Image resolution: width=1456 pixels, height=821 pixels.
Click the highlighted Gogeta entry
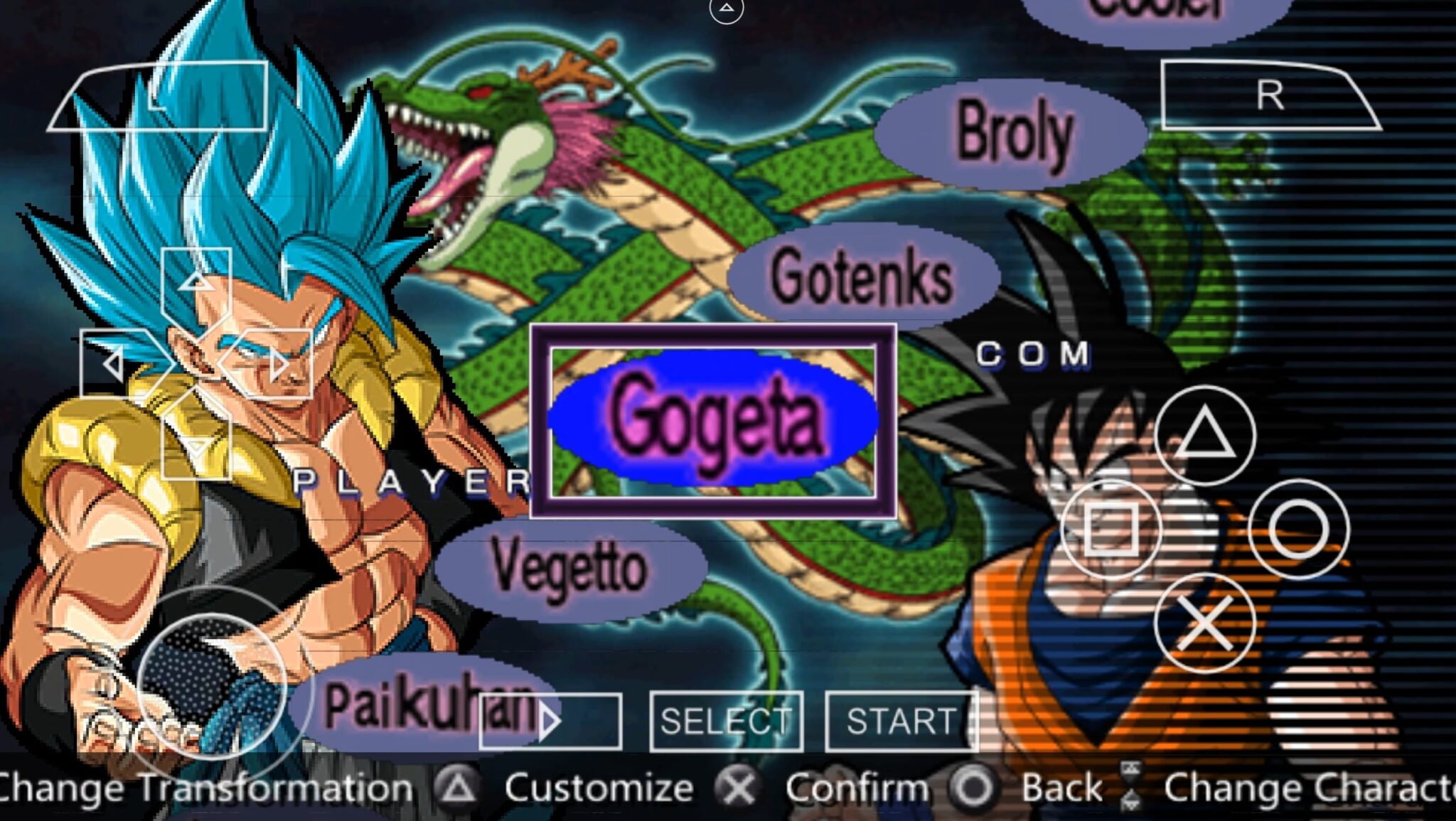pyautogui.click(x=714, y=421)
